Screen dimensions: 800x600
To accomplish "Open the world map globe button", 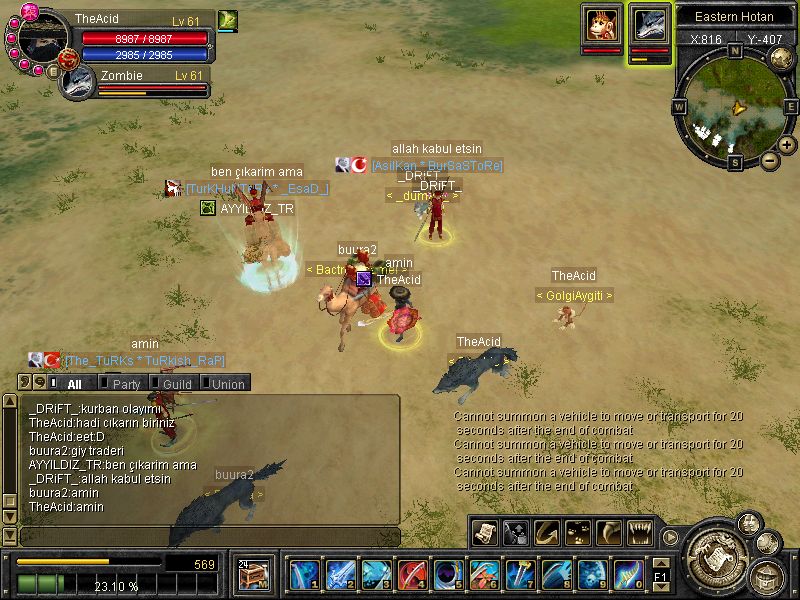I will pos(781,56).
